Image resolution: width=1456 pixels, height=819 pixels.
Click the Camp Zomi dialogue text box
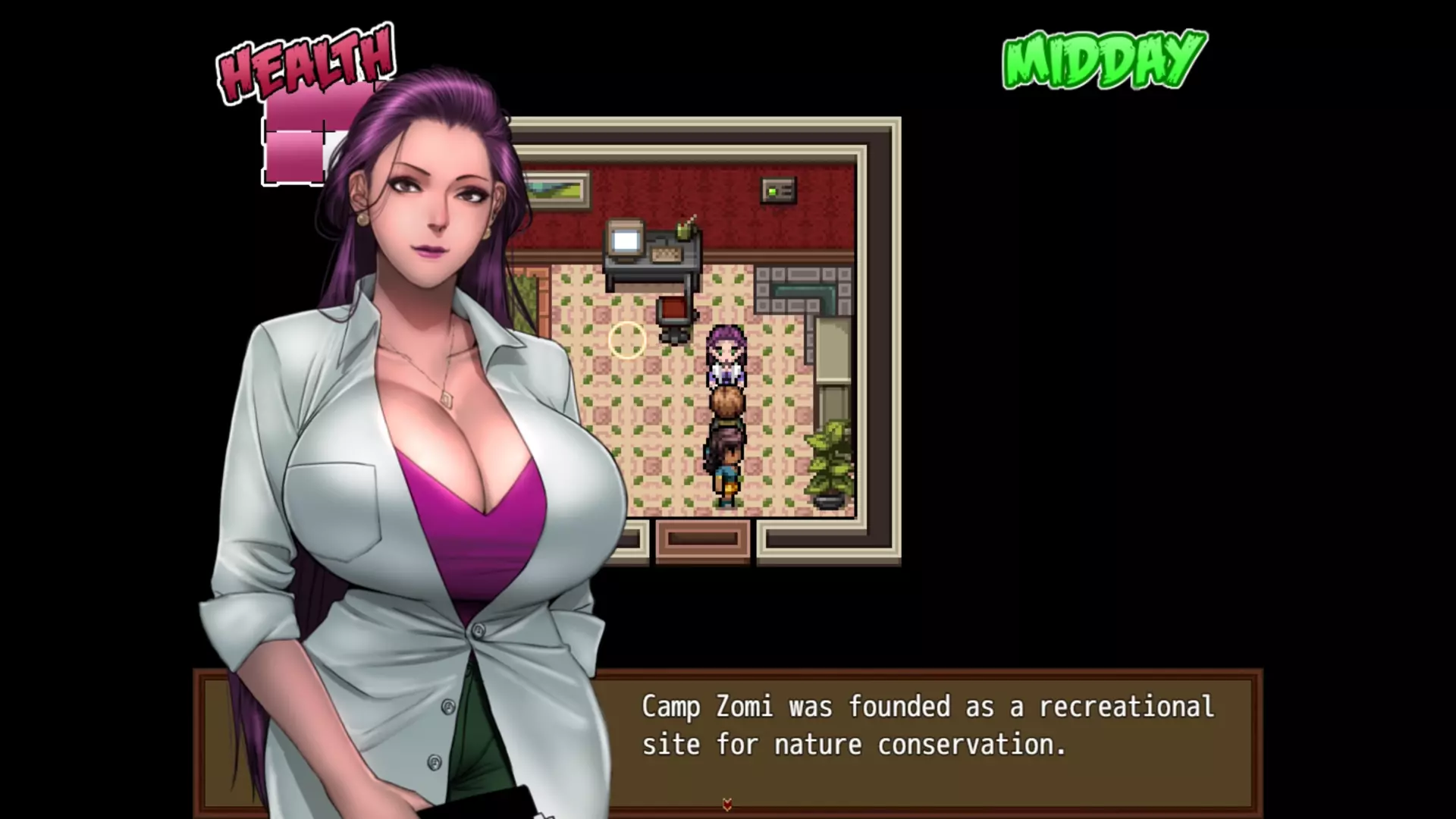925,726
